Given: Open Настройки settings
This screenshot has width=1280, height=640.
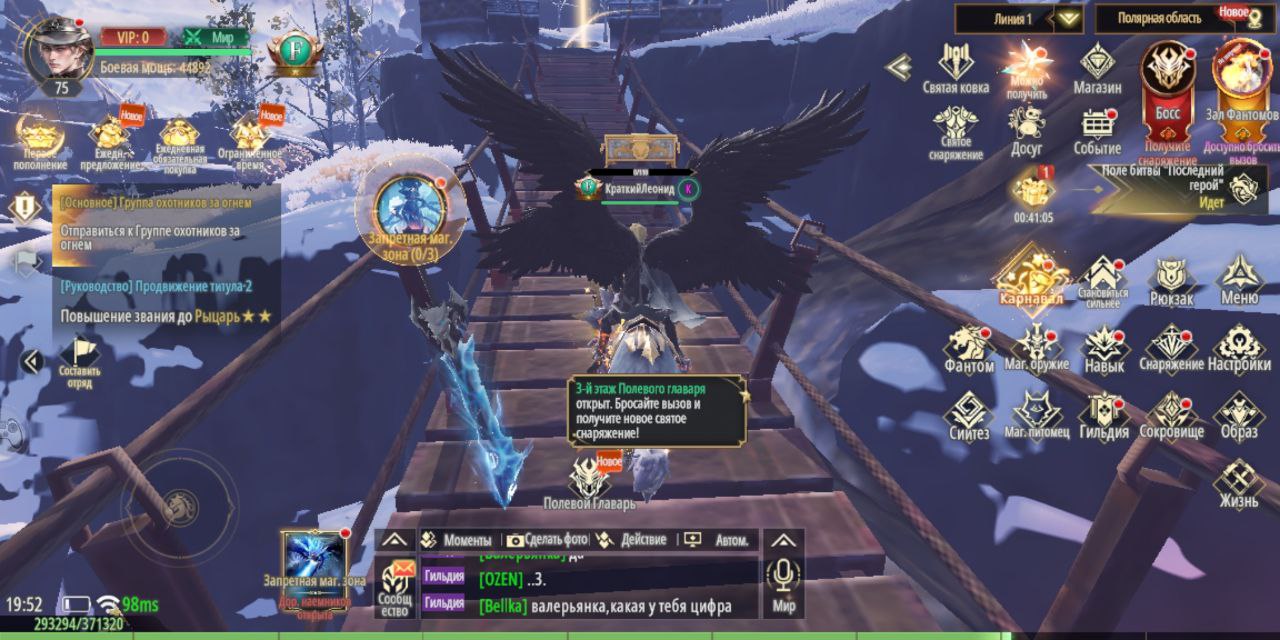Looking at the screenshot, I should pos(1239,348).
